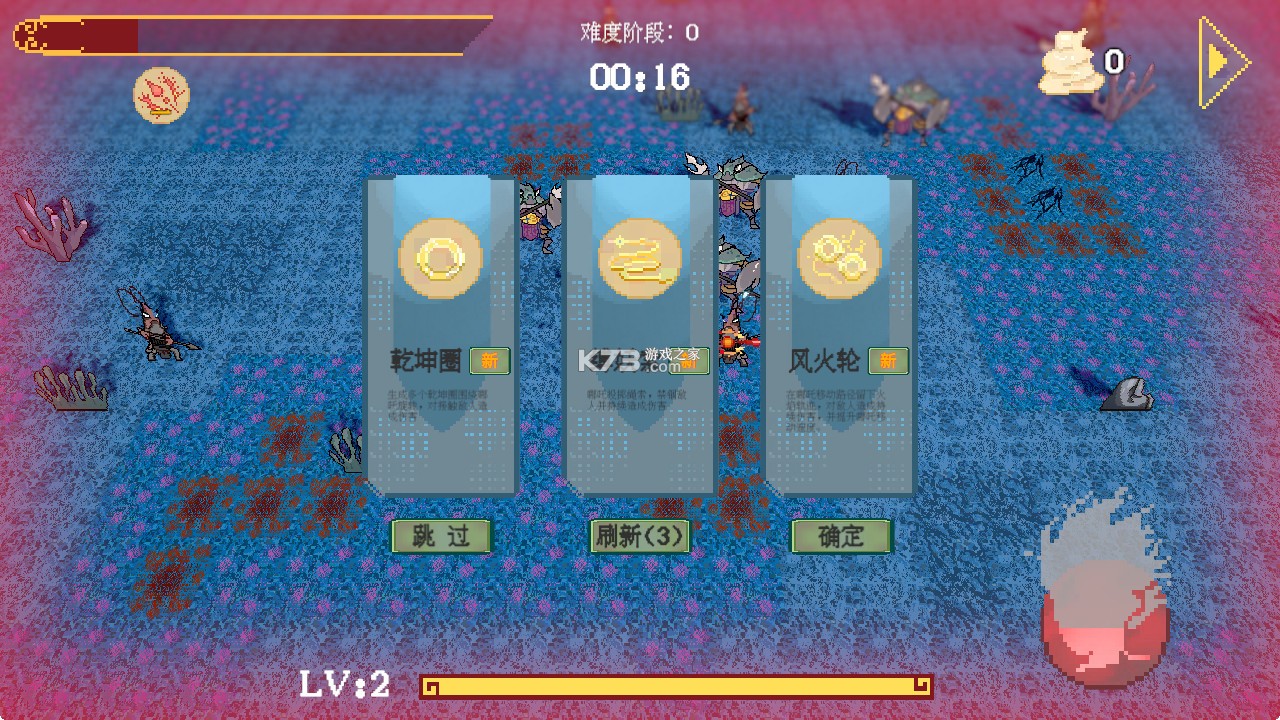The width and height of the screenshot is (1280, 720).
Task: Click the 新 badge on the 乾坤圈 card
Action: (x=490, y=361)
